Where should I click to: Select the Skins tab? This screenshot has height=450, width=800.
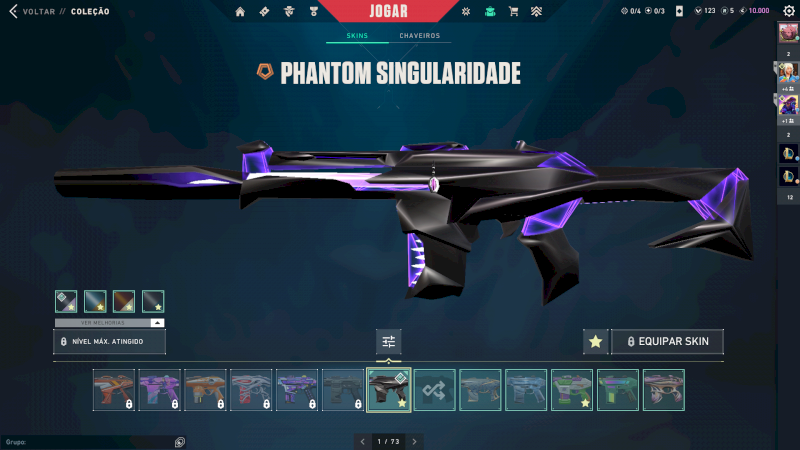[x=357, y=36]
